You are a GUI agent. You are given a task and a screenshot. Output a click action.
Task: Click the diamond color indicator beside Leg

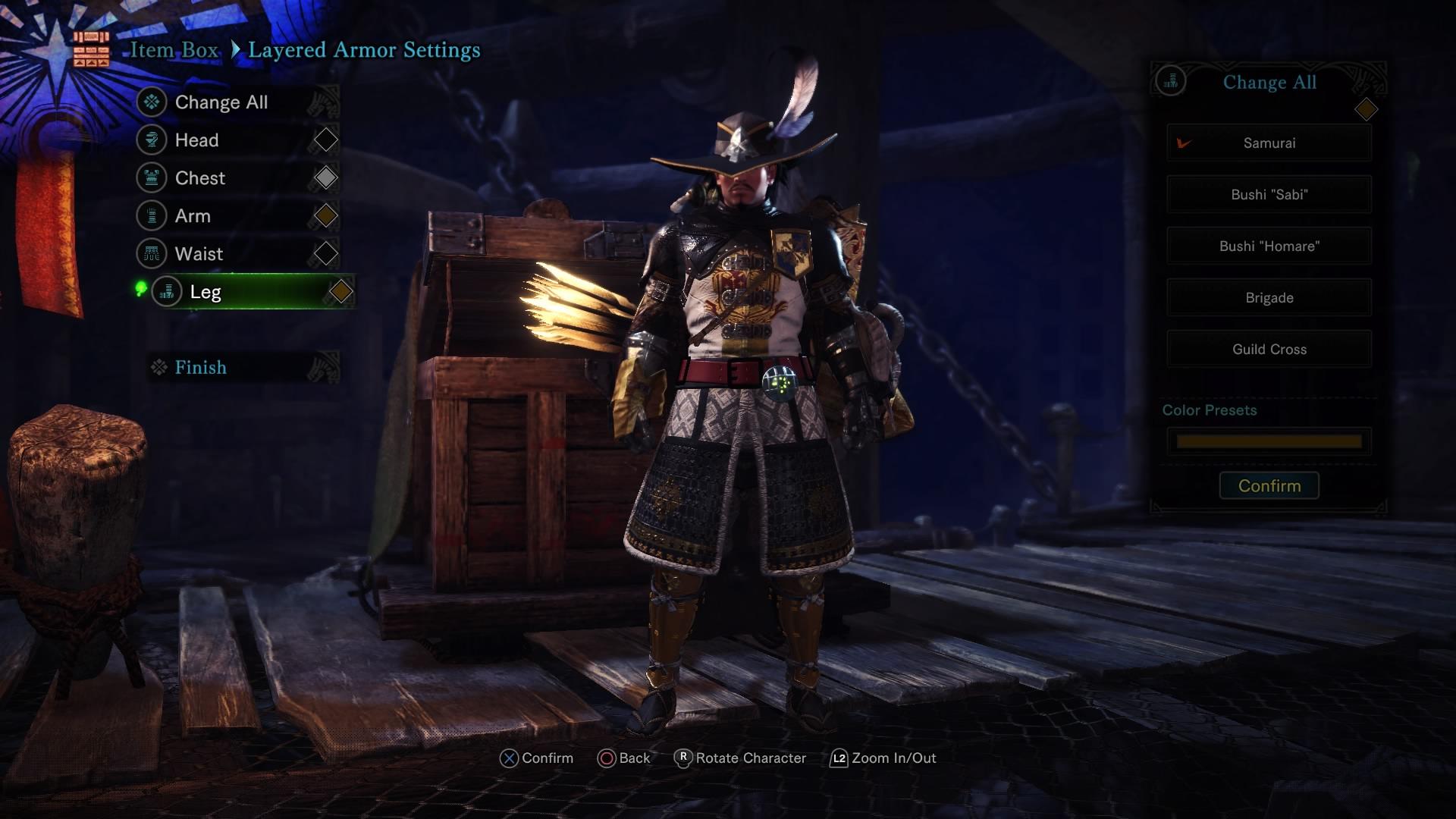(340, 291)
